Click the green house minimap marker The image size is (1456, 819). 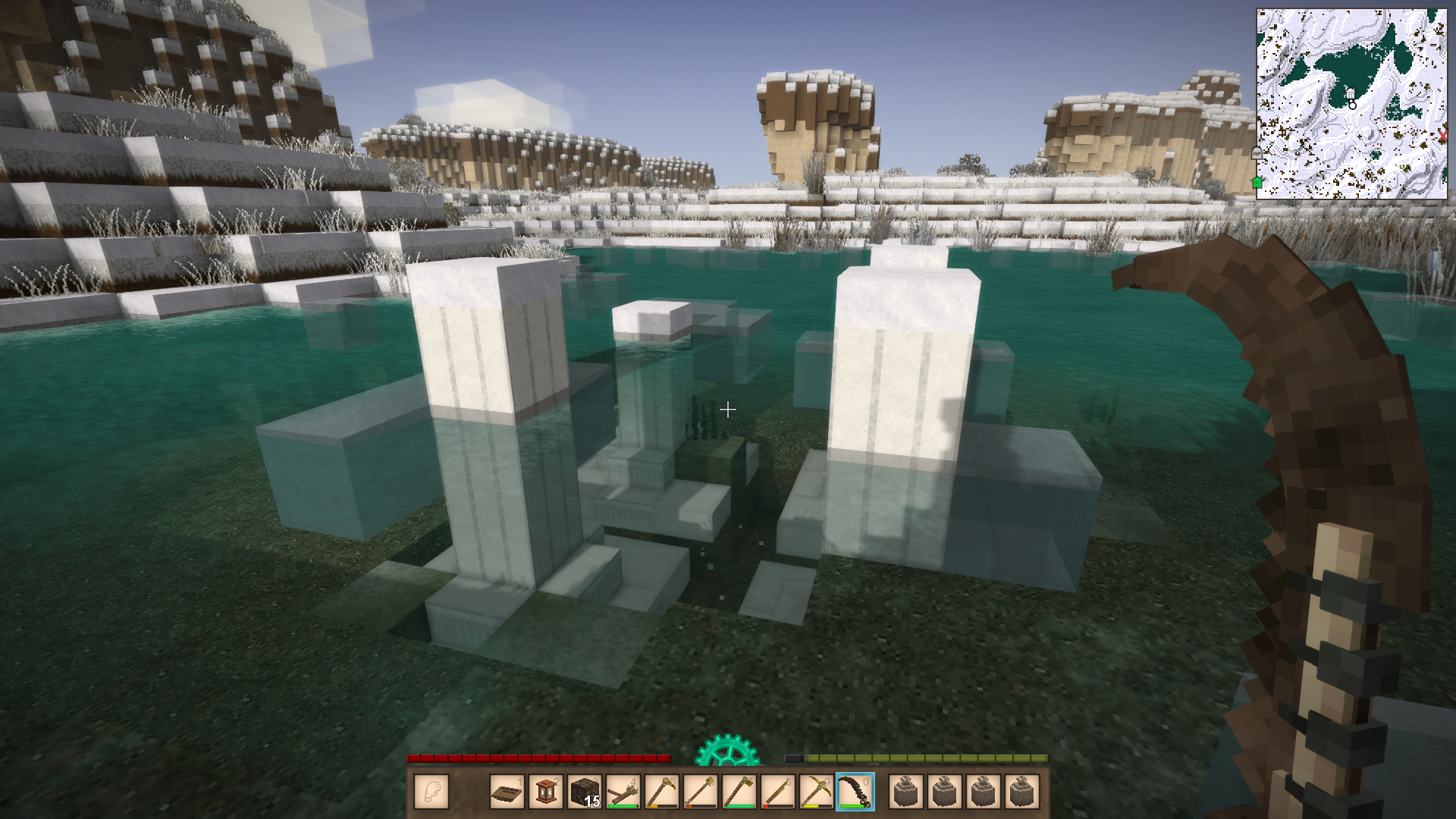coord(1257,182)
